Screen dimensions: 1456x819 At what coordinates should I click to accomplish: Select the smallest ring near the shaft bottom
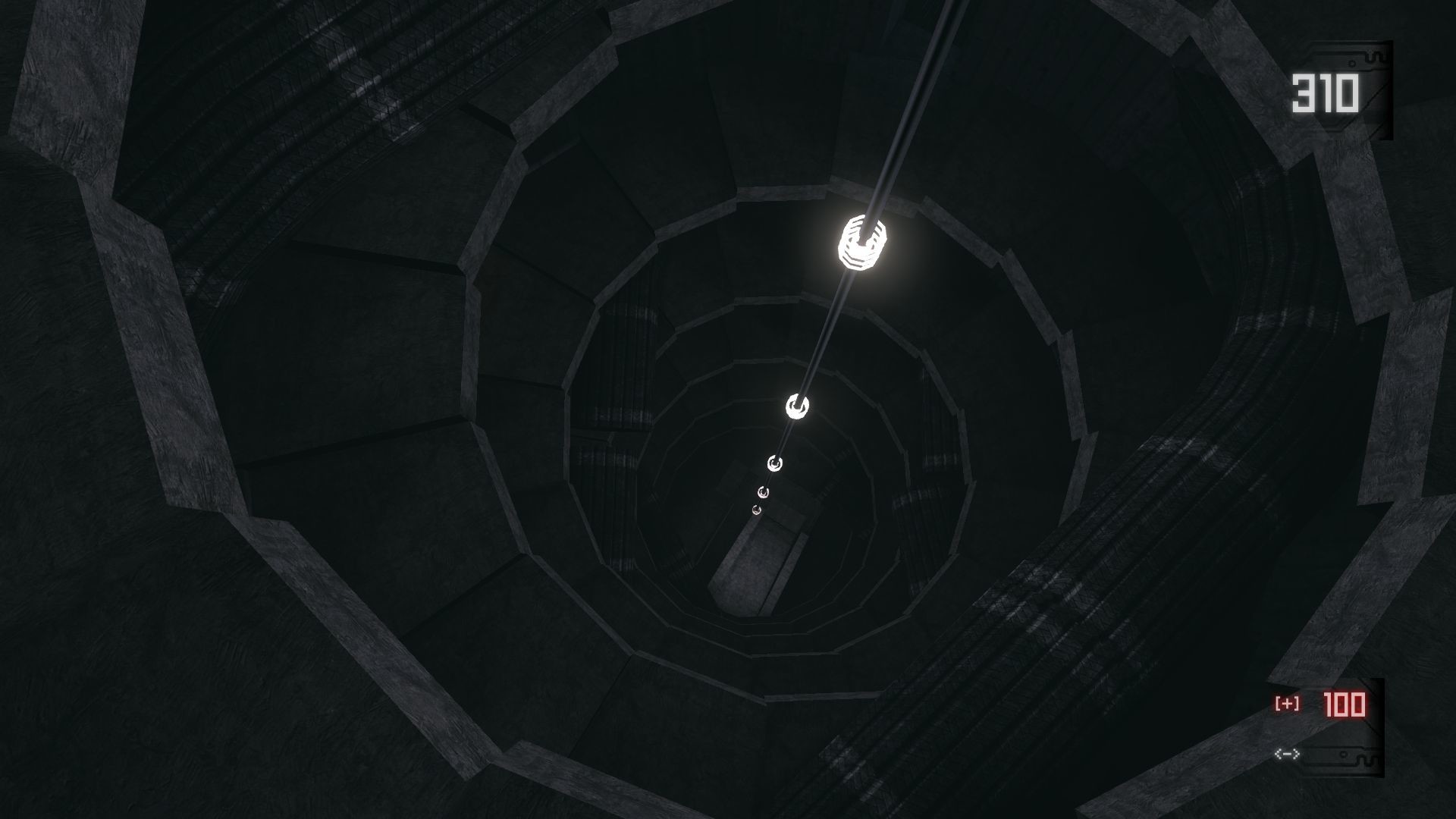click(x=756, y=510)
